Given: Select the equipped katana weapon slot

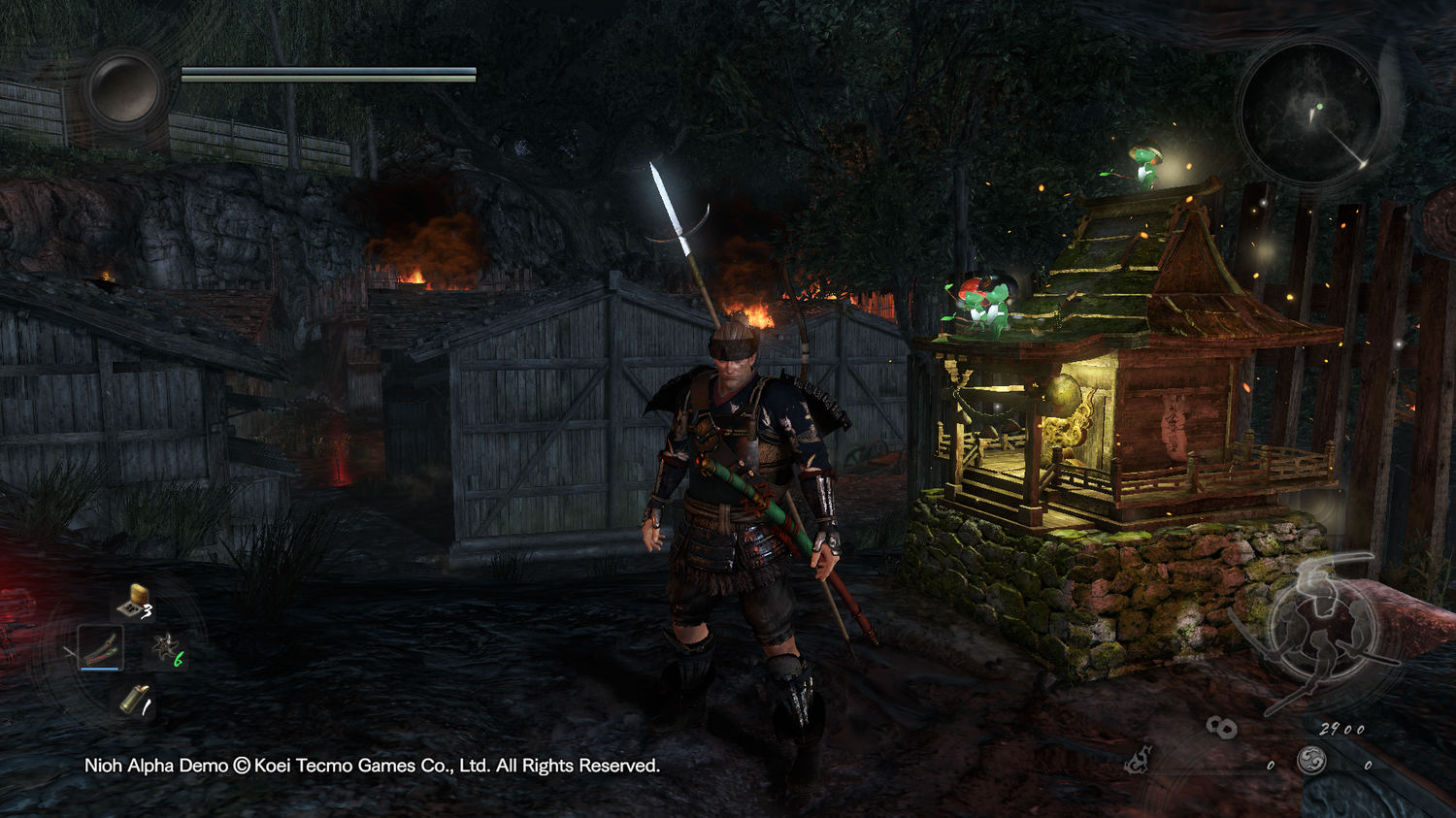Looking at the screenshot, I should 99,647.
